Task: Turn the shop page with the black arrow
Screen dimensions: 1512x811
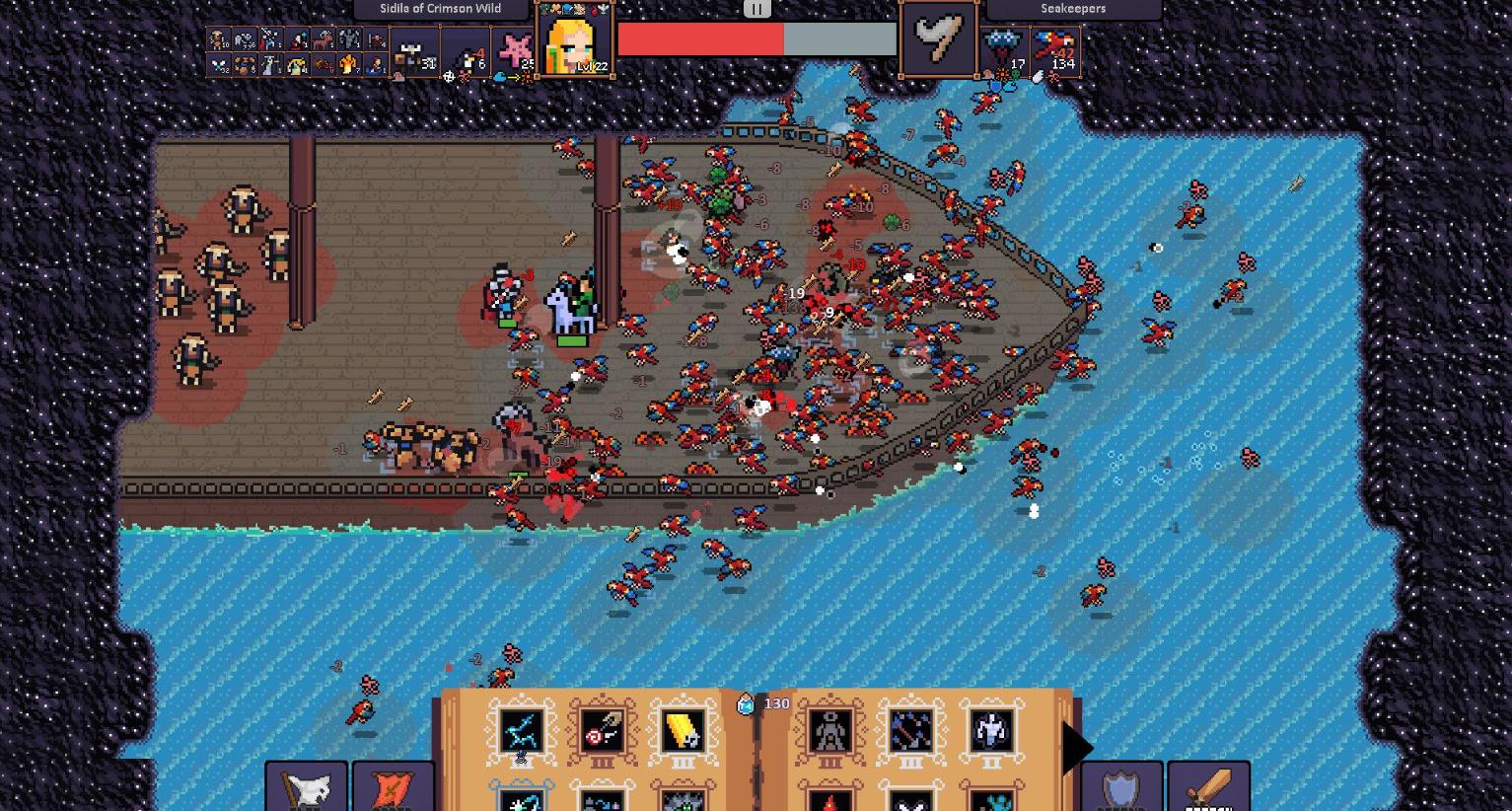Action: pos(1075,747)
